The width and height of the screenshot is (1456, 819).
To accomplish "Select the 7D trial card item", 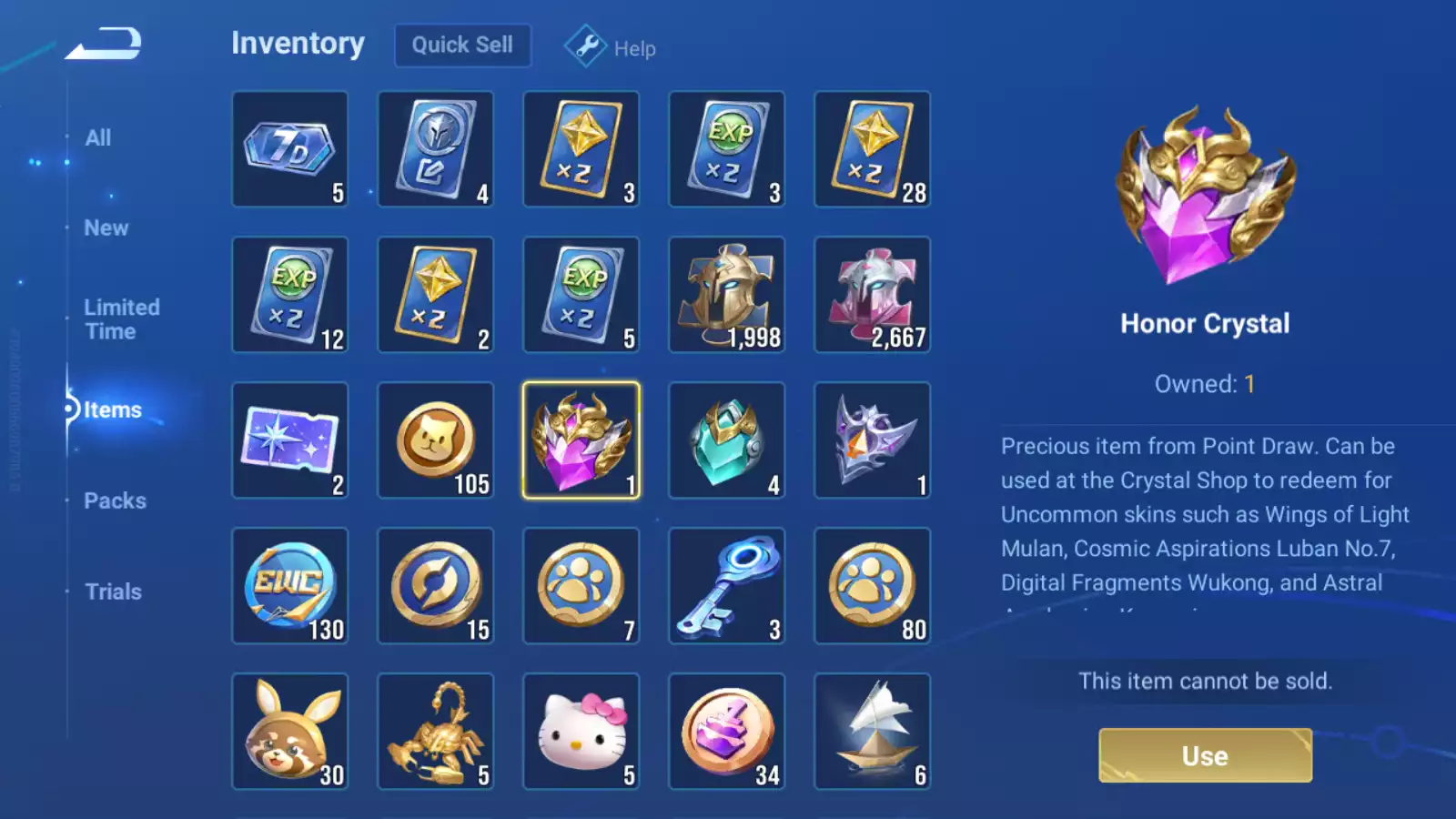I will coord(290,148).
